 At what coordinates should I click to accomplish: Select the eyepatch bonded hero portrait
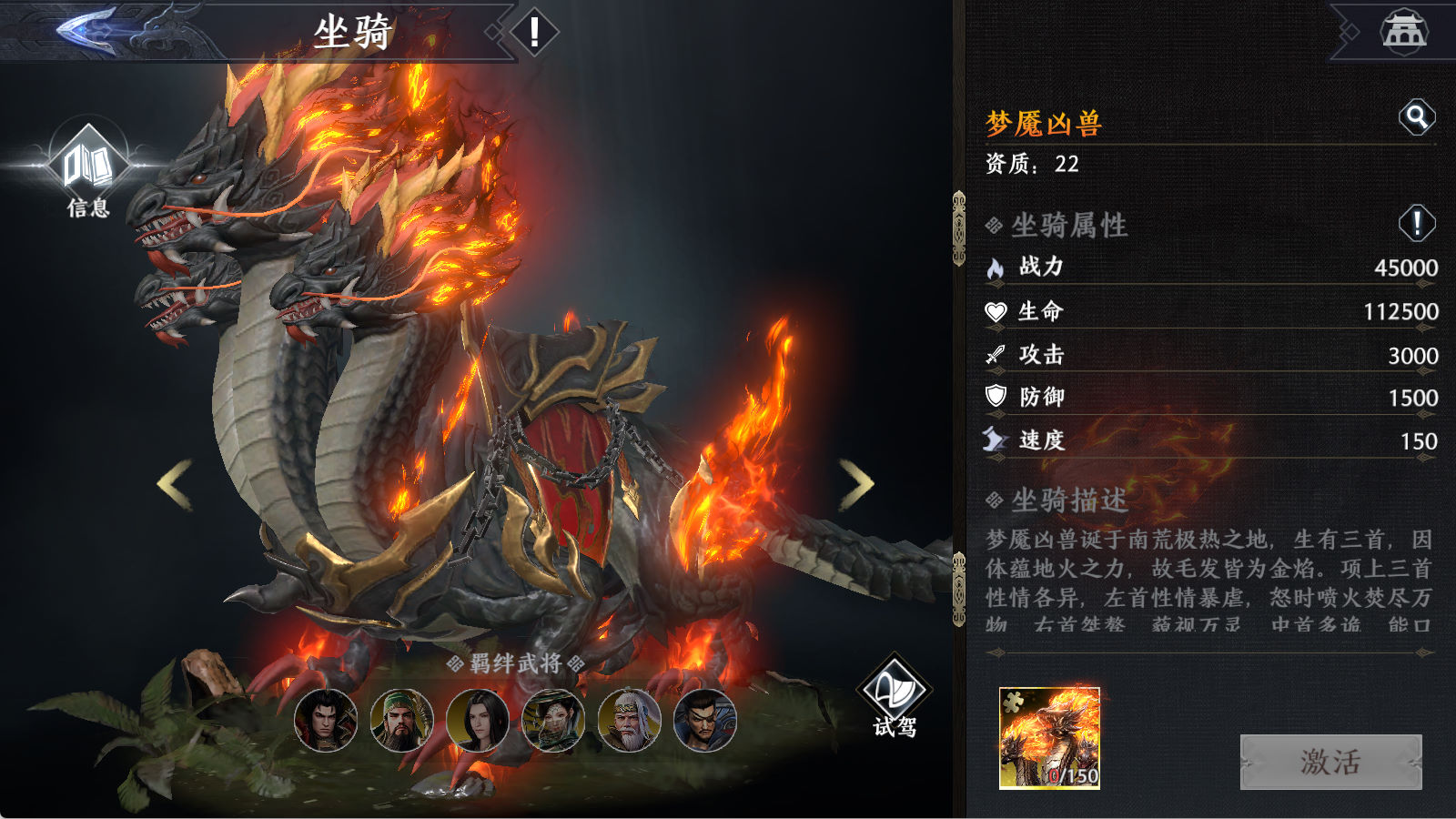click(x=704, y=720)
